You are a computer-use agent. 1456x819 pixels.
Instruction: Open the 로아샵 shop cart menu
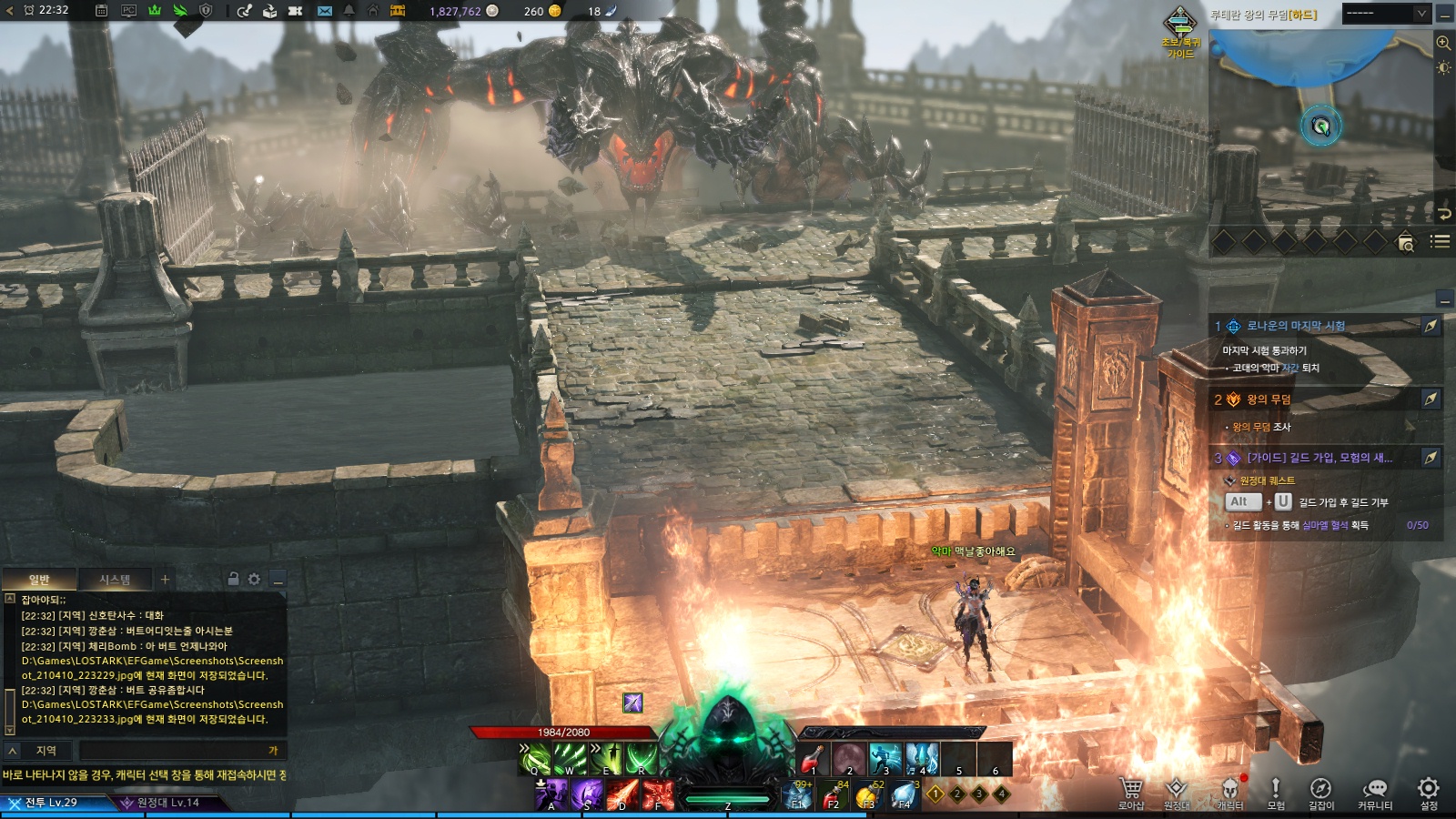(x=1131, y=790)
